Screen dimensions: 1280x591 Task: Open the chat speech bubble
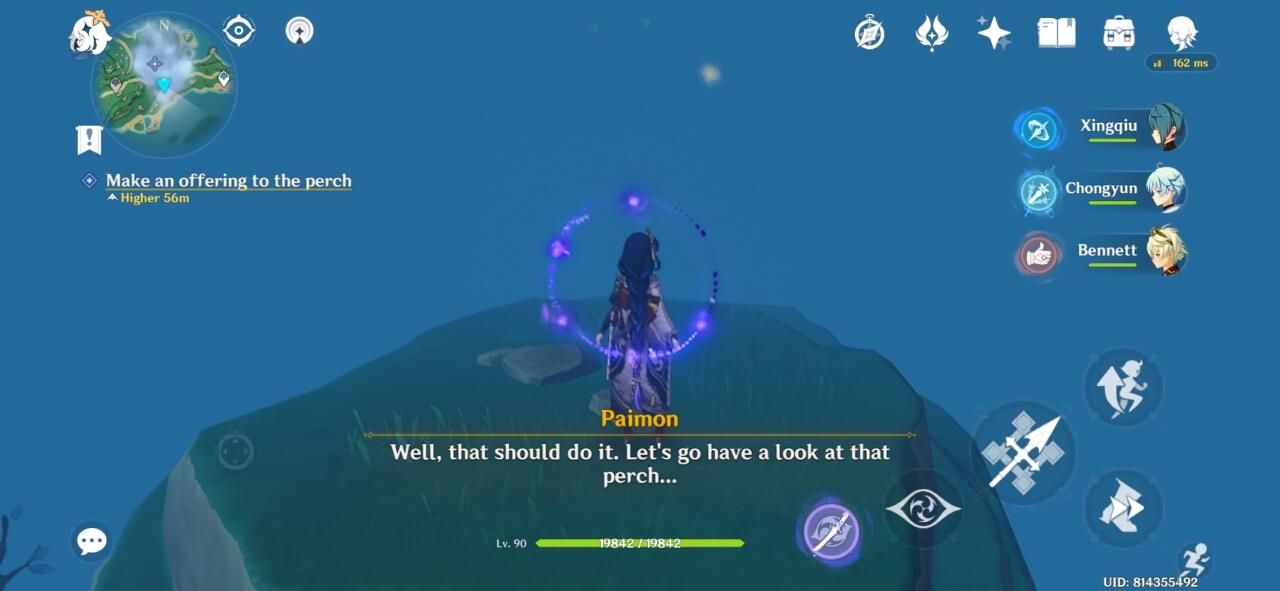91,542
